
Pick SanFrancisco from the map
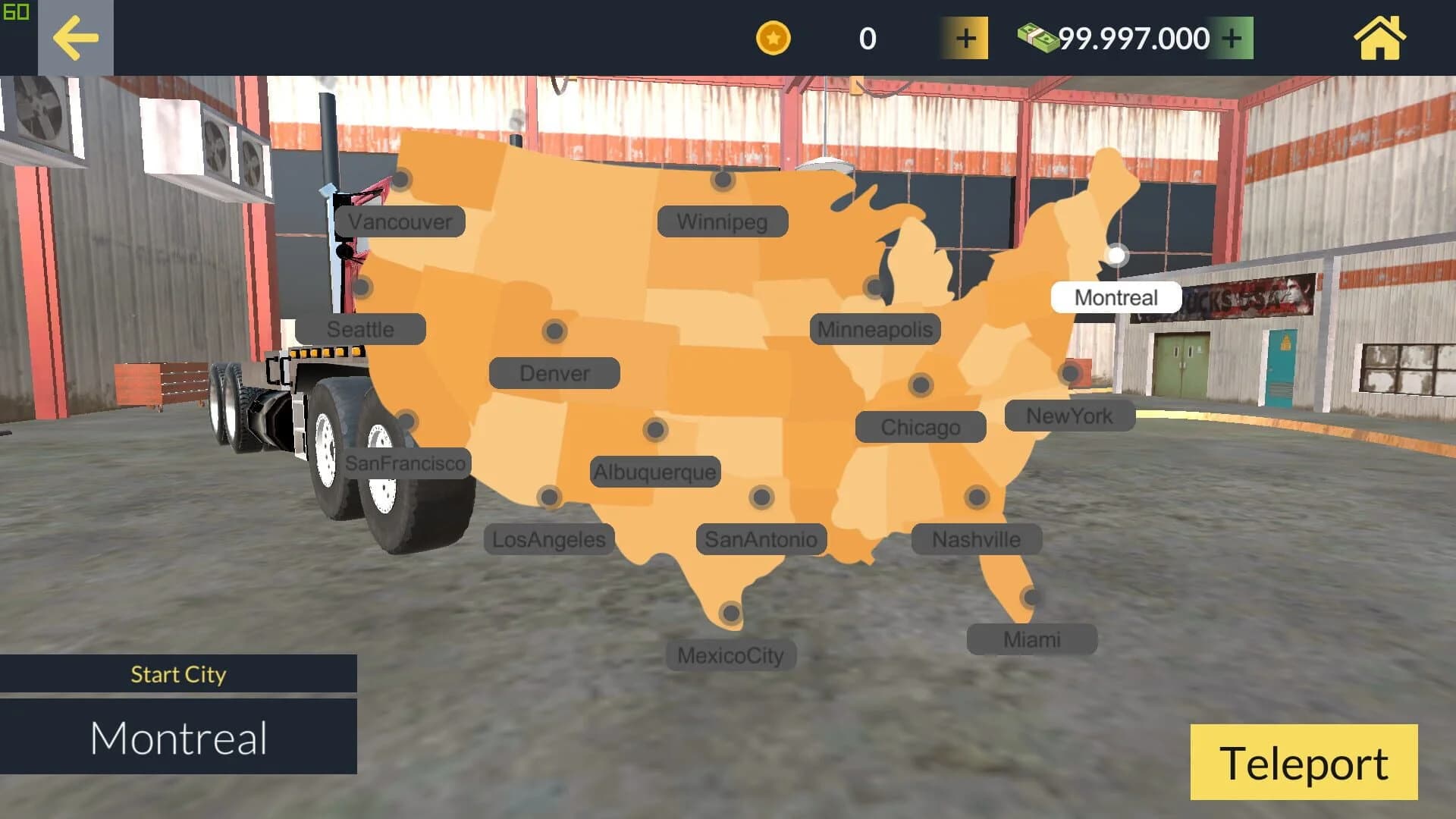coord(407,463)
